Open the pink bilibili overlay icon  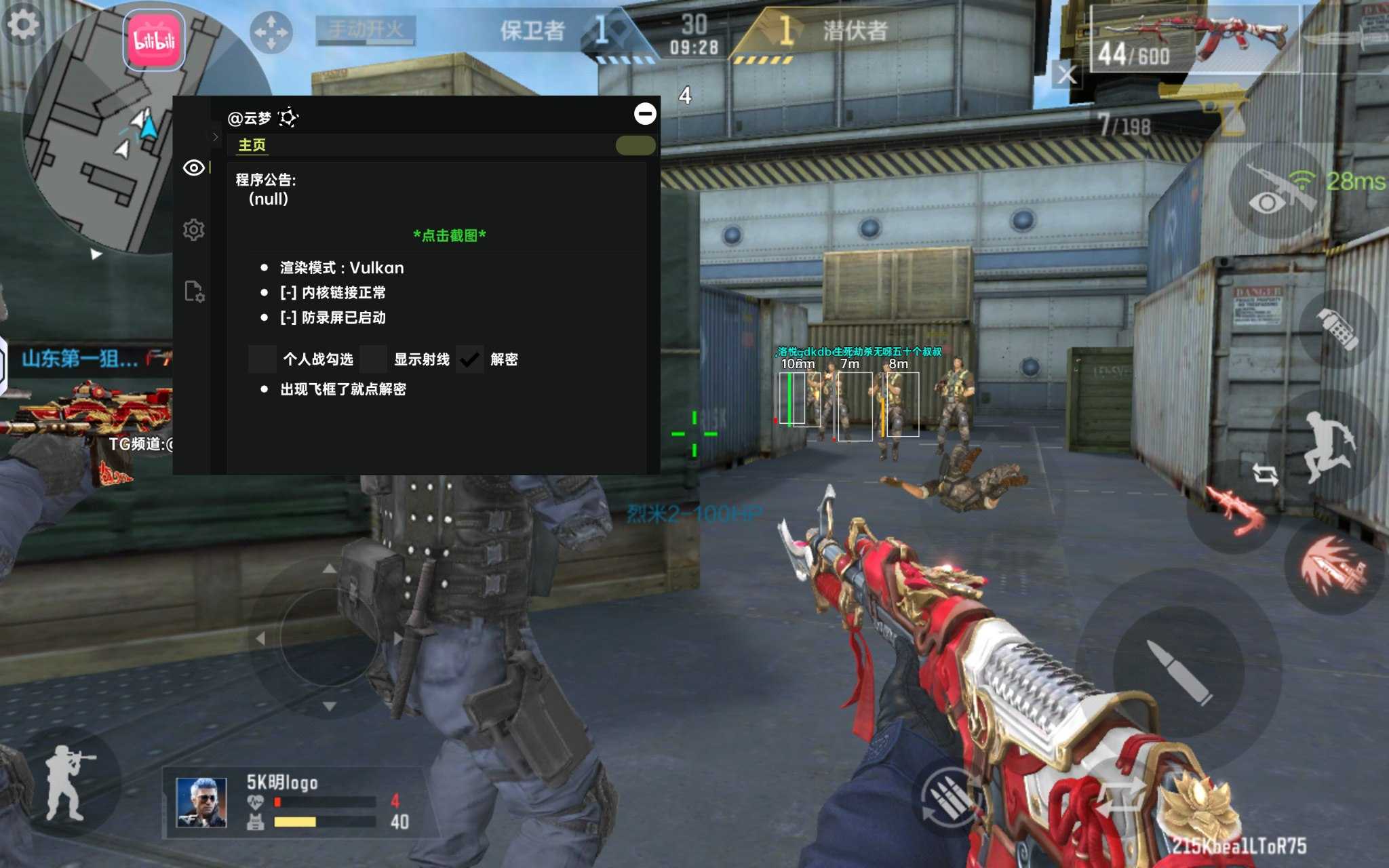coord(155,41)
